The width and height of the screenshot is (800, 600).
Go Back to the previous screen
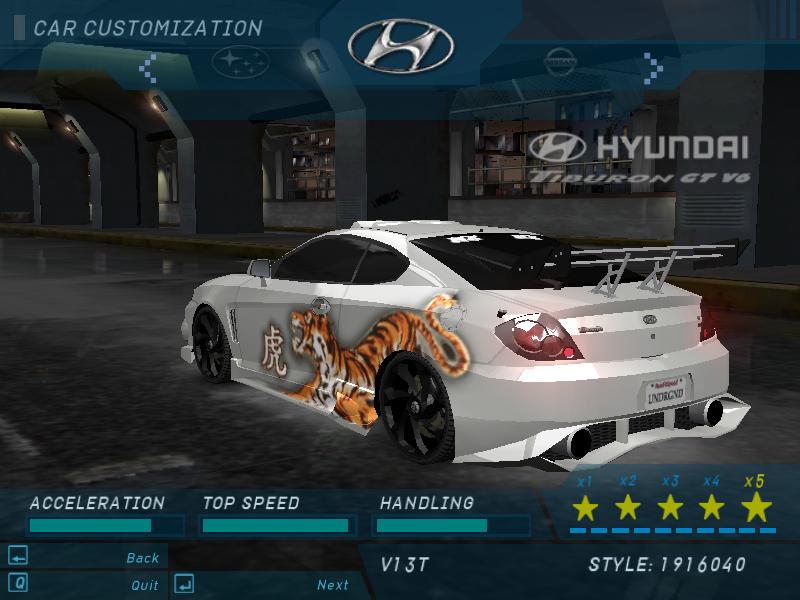coord(143,558)
